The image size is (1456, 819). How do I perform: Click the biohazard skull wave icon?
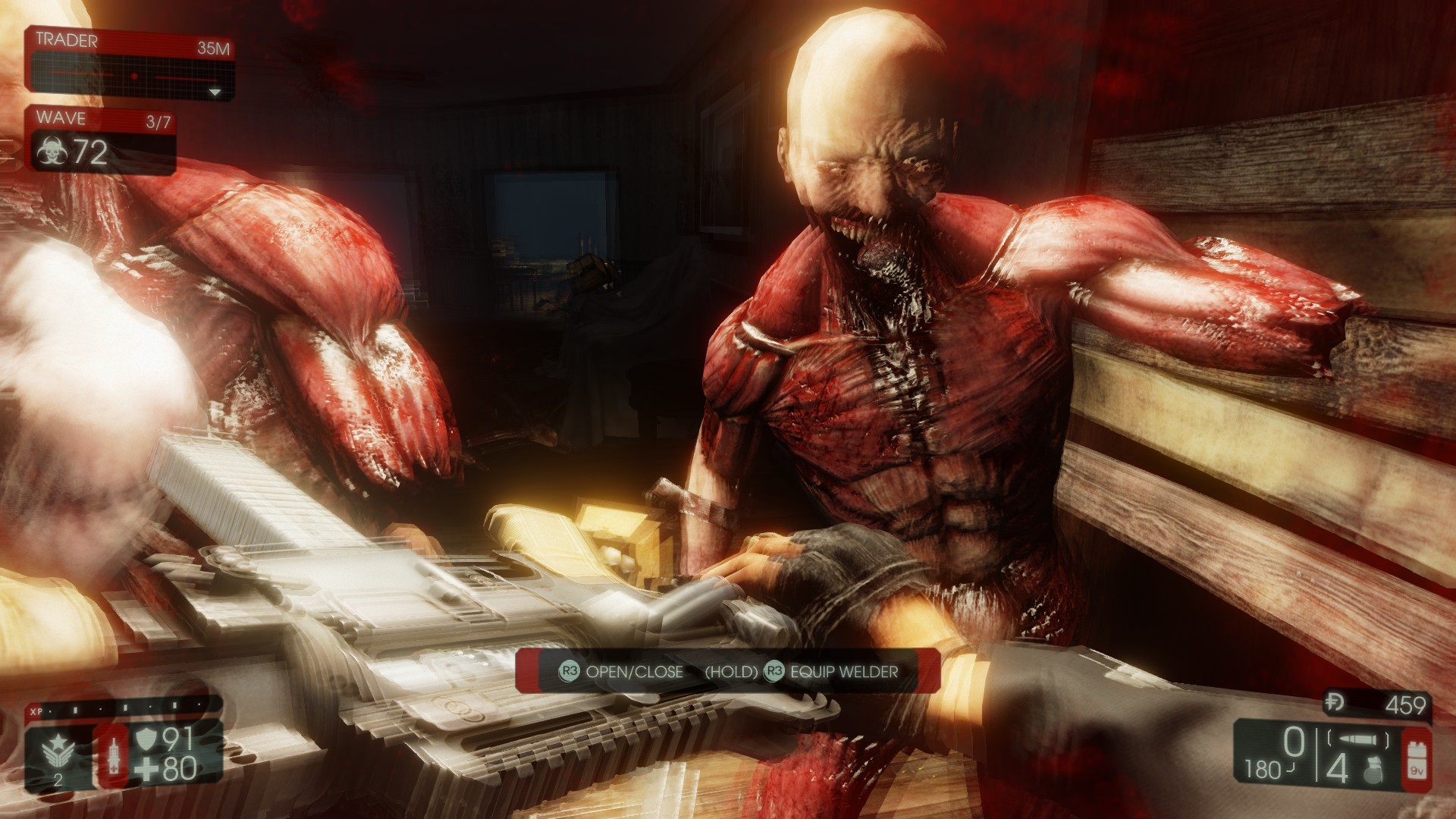tap(51, 152)
